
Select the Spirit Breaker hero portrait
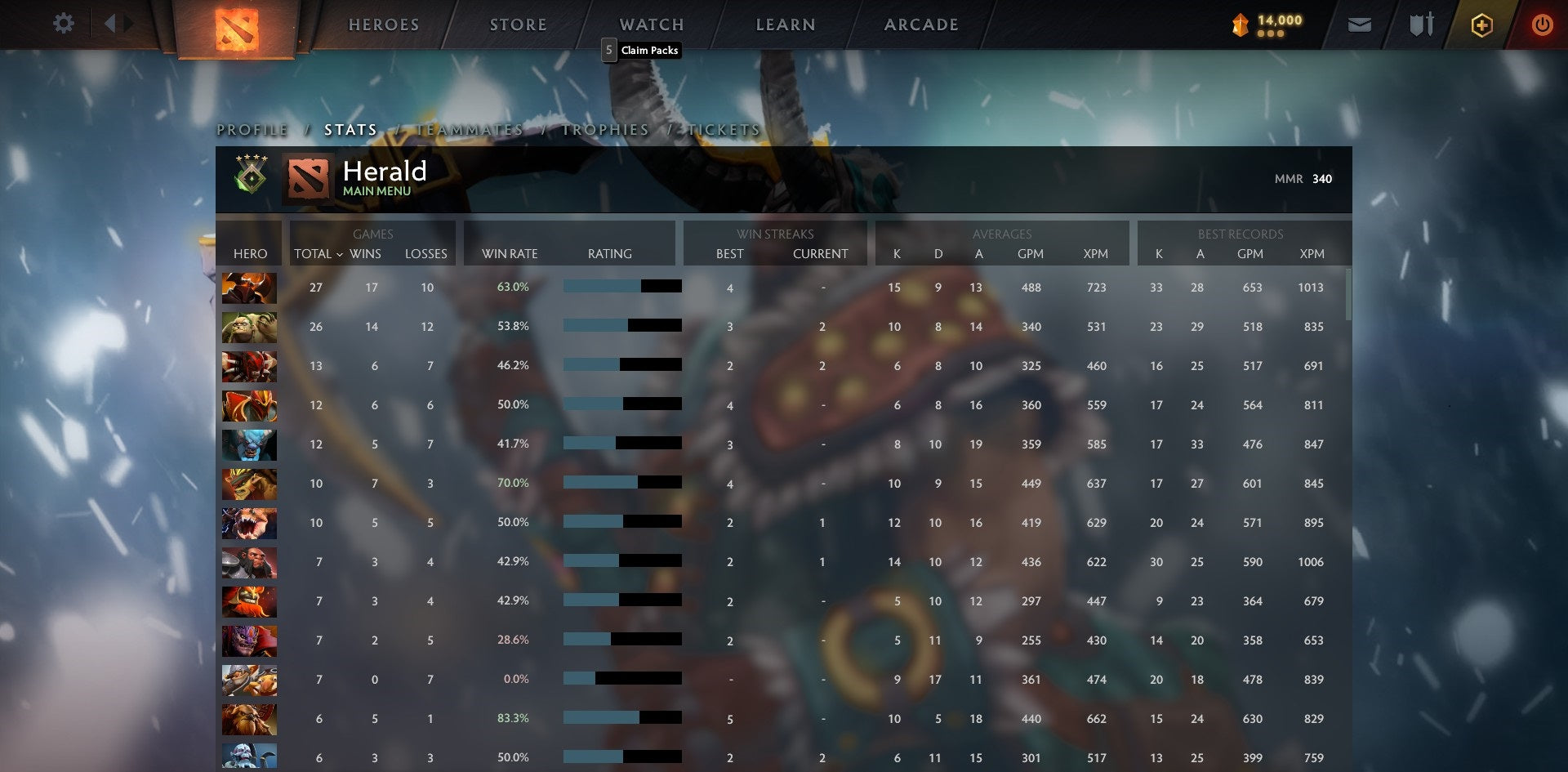pyautogui.click(x=249, y=445)
